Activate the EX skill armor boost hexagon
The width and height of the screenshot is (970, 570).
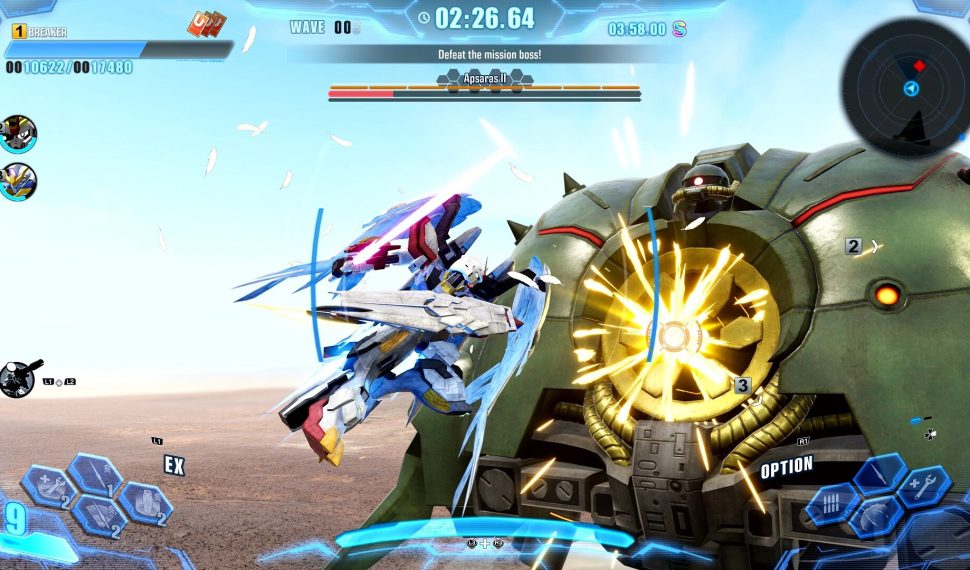coord(145,501)
